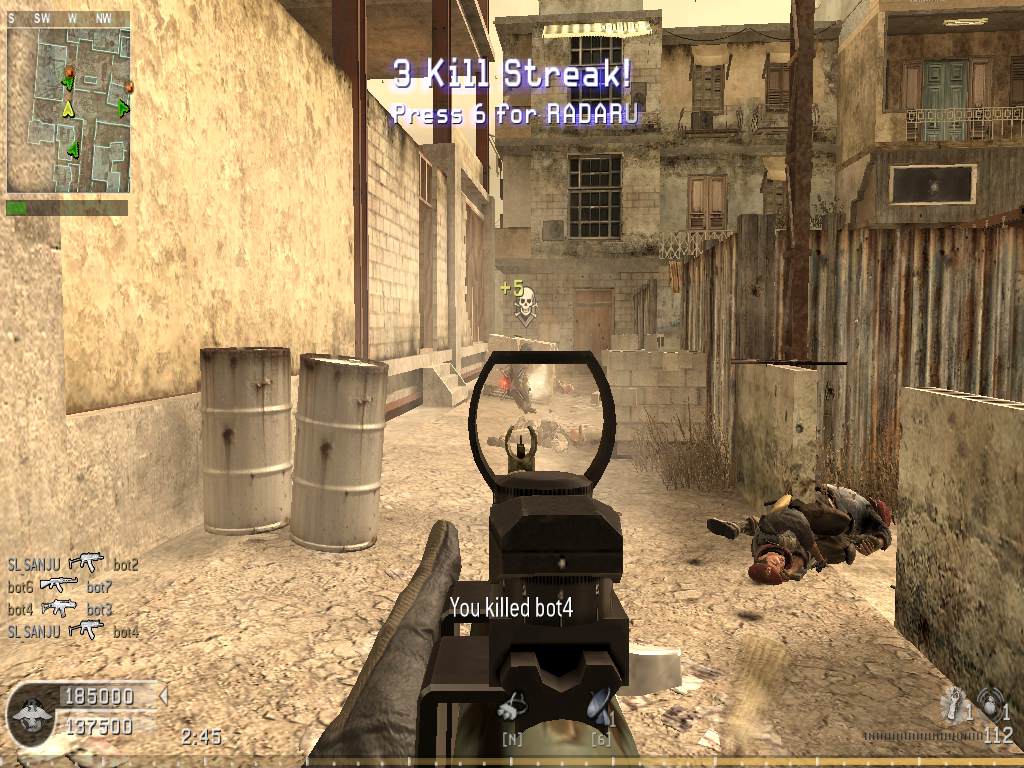Click the SL SANJU killed bot2 feed entry
Screen dimensions: 1024x768
pos(72,564)
